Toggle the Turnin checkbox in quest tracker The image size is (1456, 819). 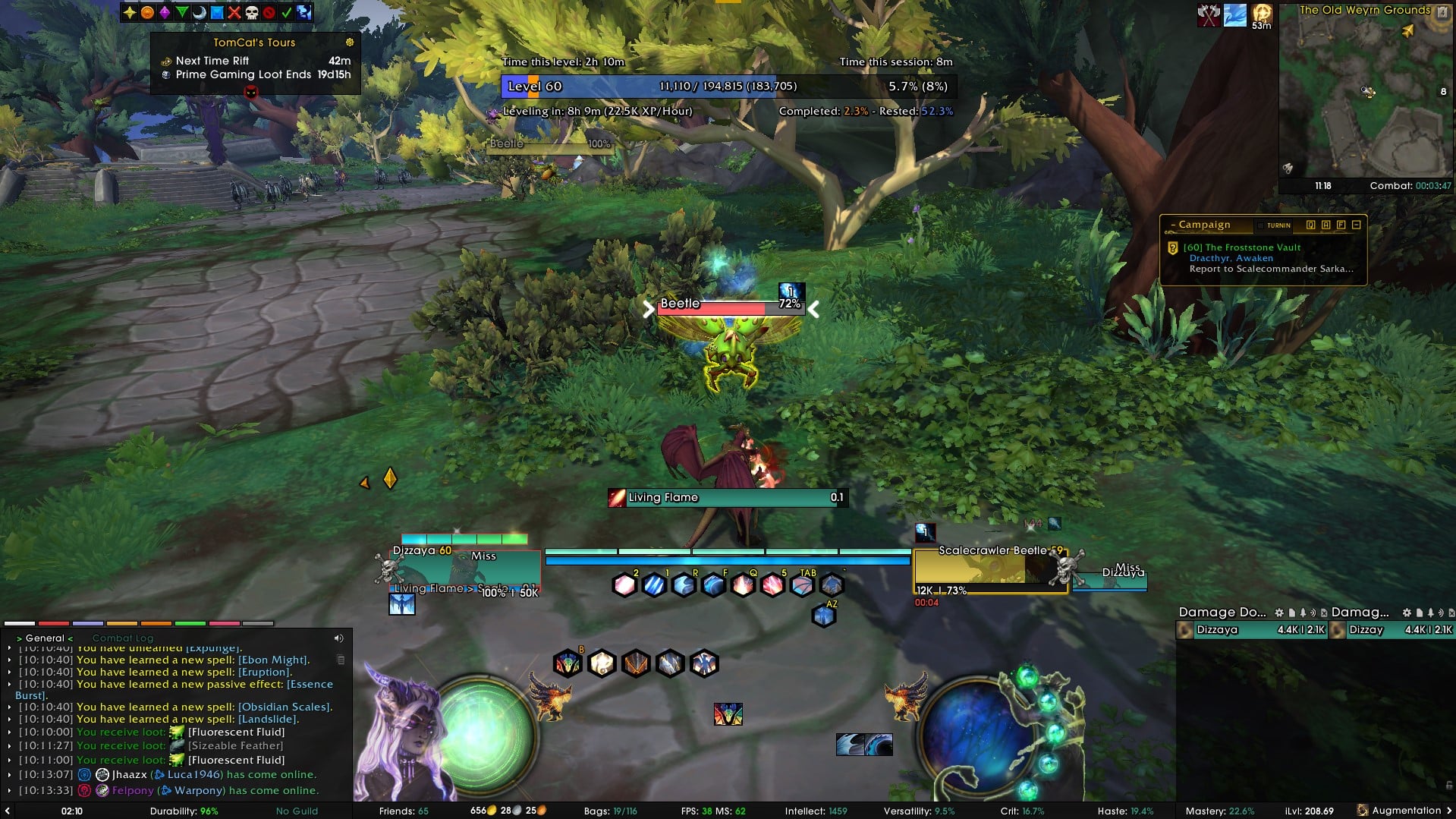(1260, 225)
